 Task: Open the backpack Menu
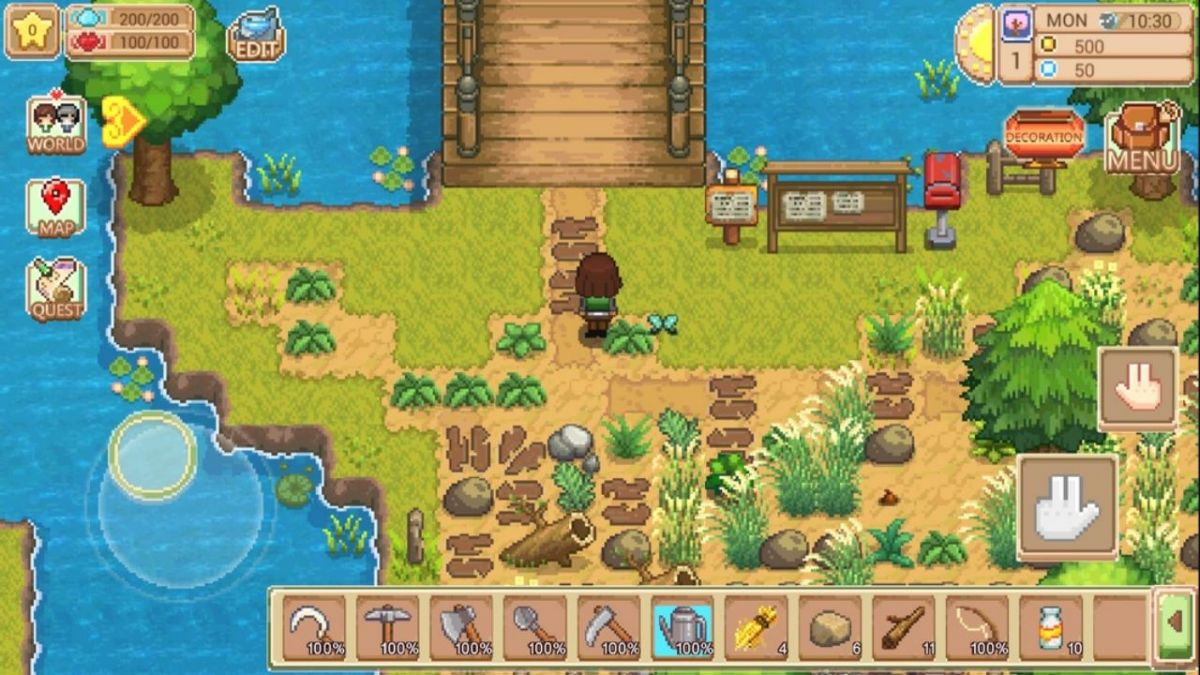(1142, 139)
